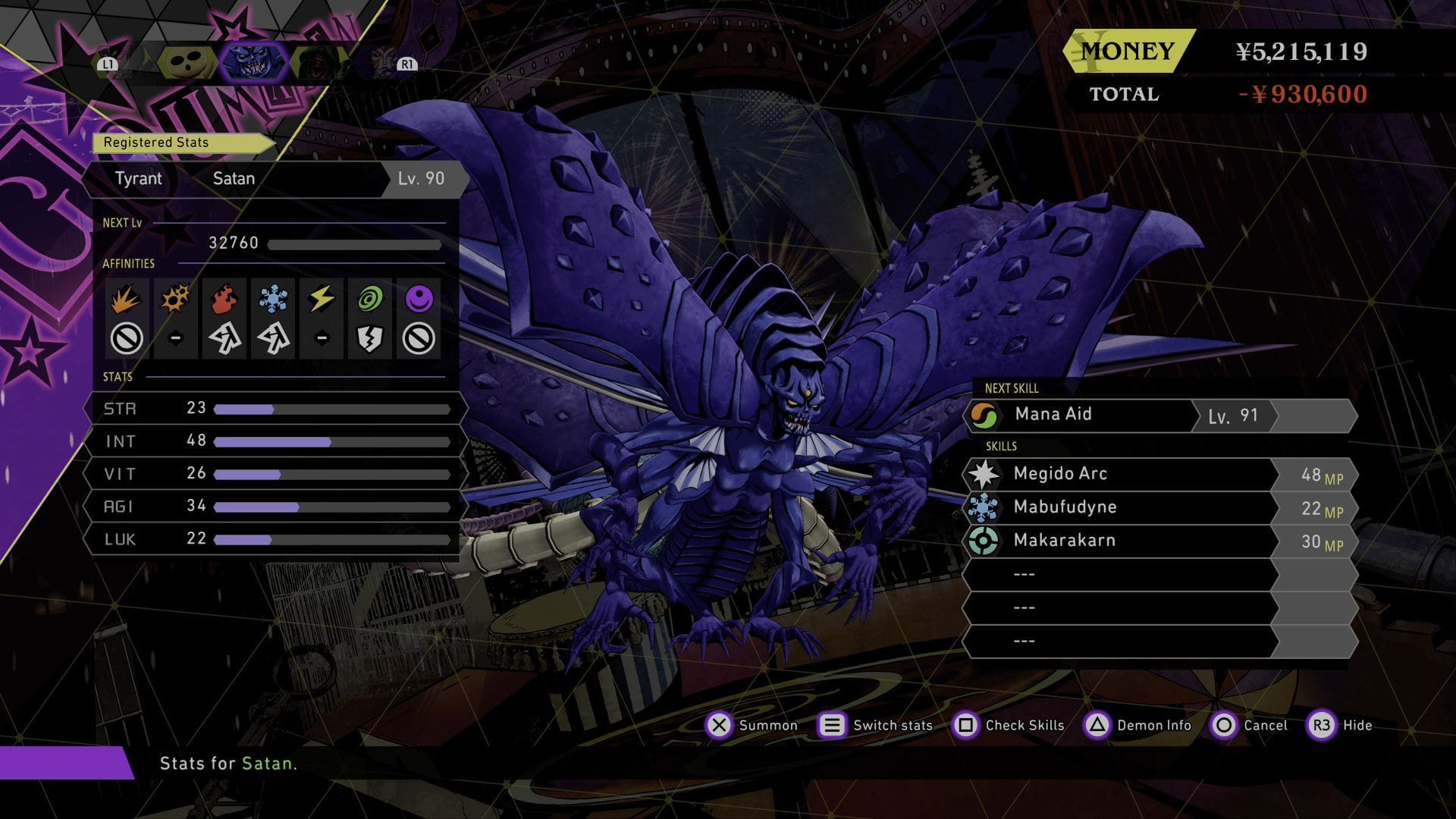Hide the menu via R3 prompt
This screenshot has width=1456, height=819.
[x=1322, y=726]
